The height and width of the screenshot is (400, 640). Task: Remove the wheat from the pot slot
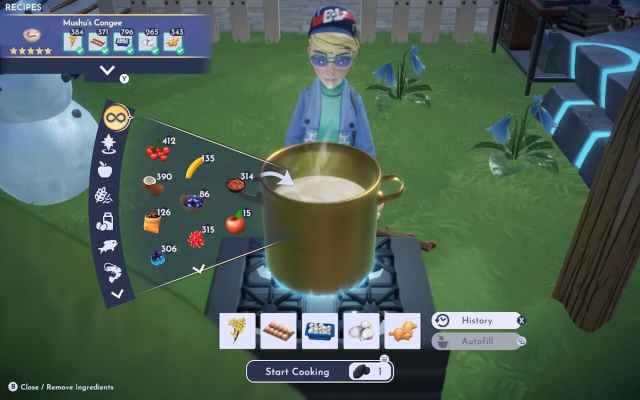pos(237,331)
